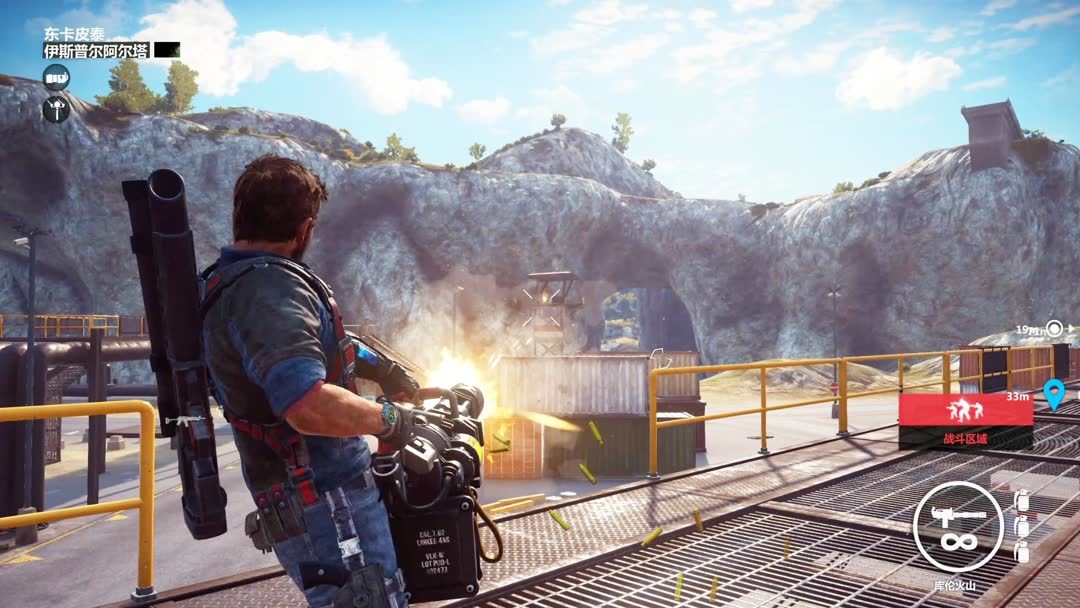Select the blue waypoint pin marker
Image resolution: width=1080 pixels, height=608 pixels.
(x=1052, y=394)
